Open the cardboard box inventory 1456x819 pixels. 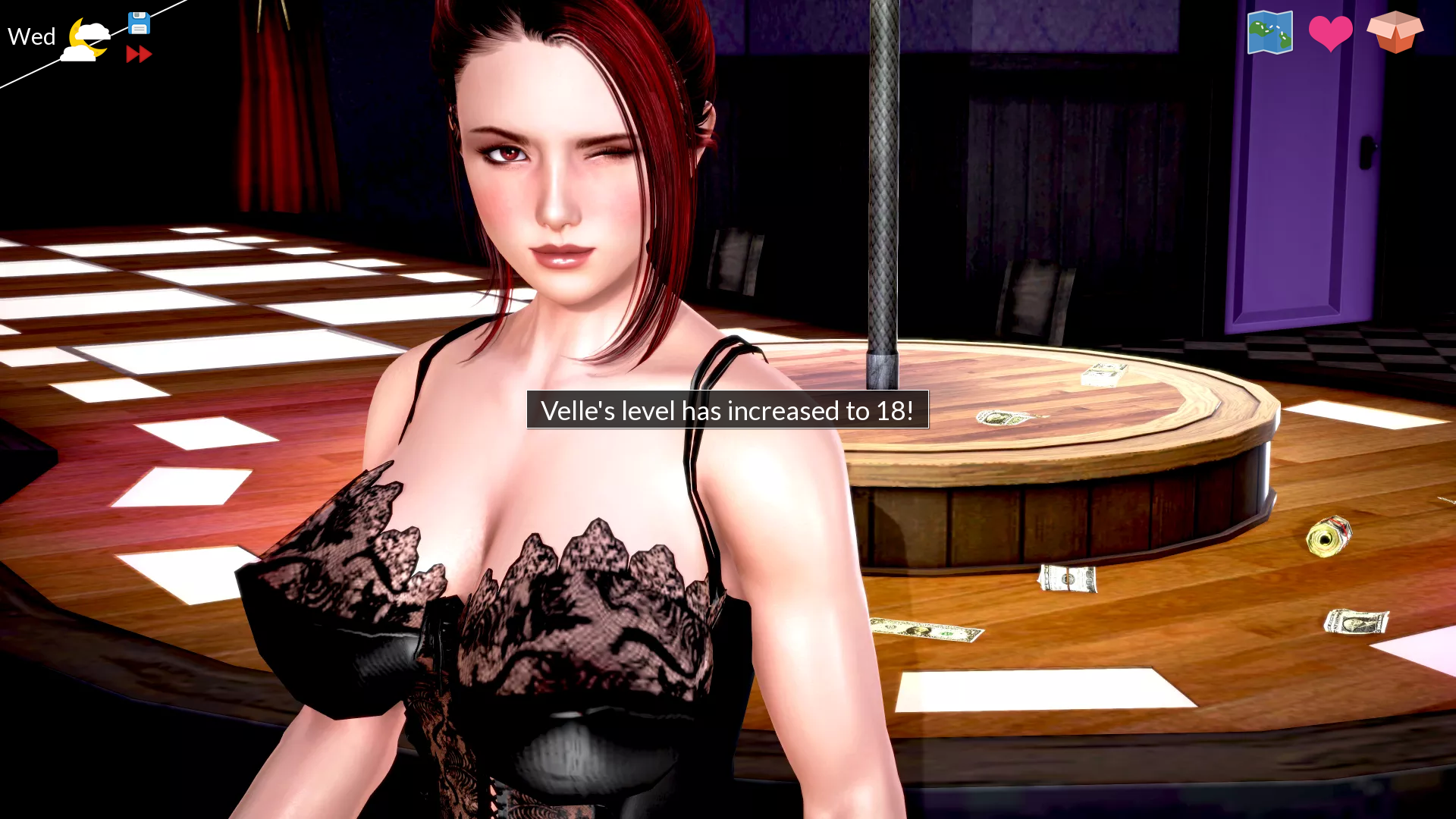coord(1395,32)
